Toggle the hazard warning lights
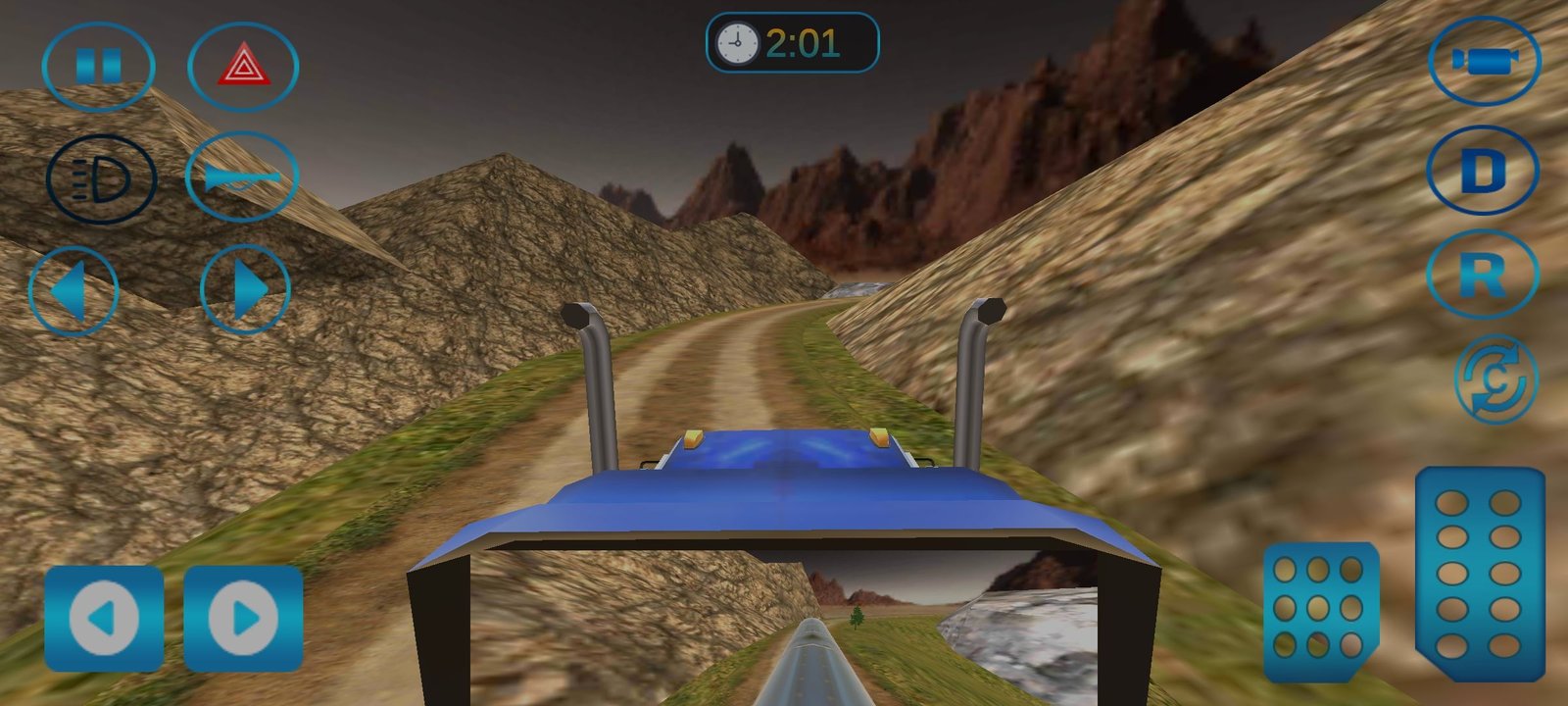The image size is (1568, 706). [x=242, y=67]
